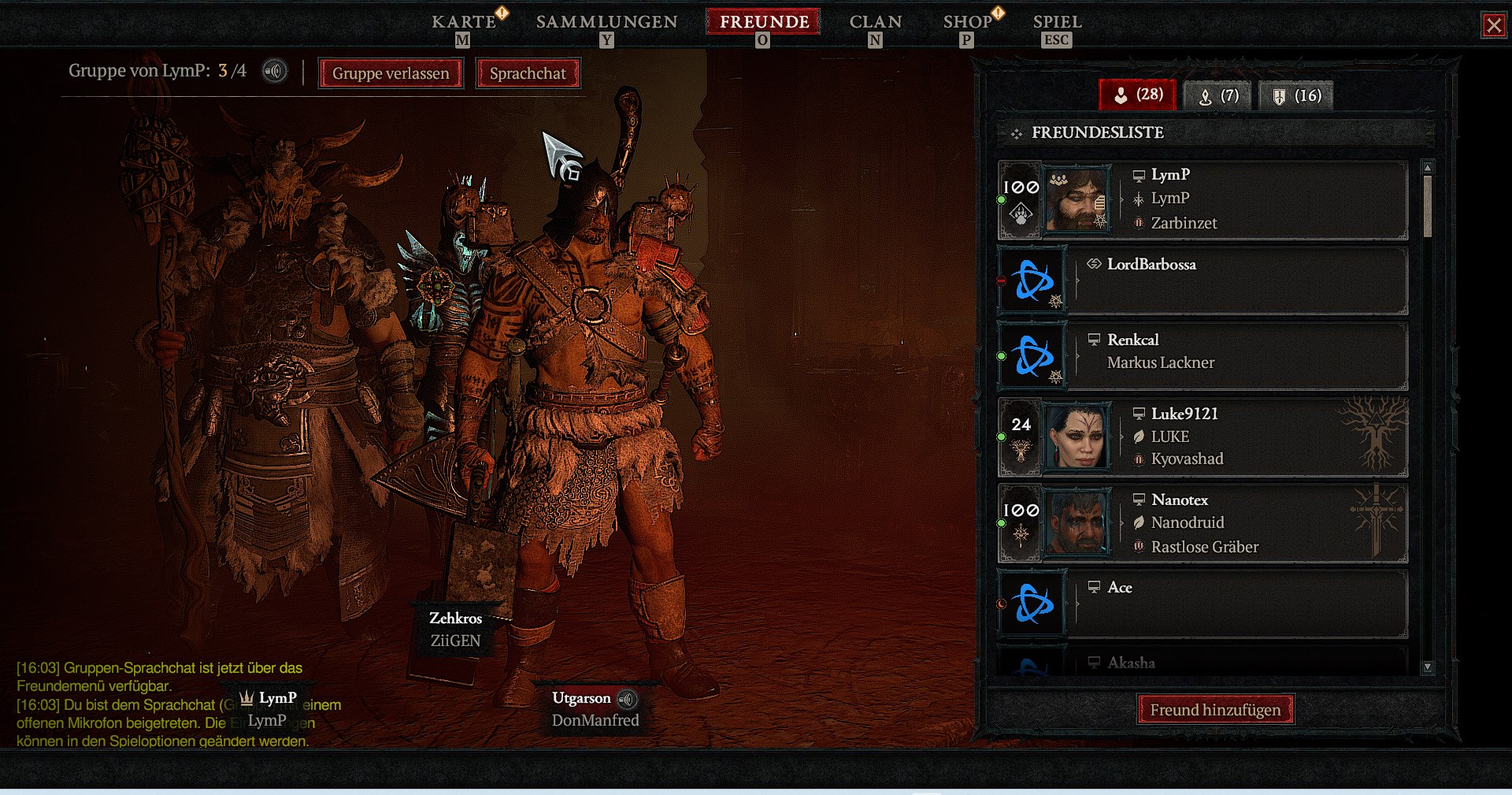Switch to the tab showing 7

click(1218, 96)
